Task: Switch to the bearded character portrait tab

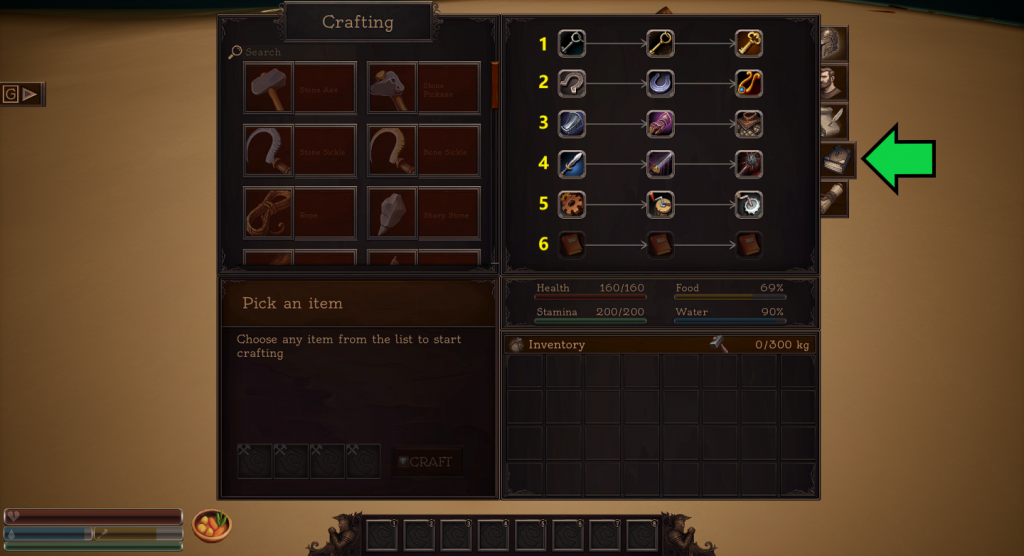Action: [834, 83]
